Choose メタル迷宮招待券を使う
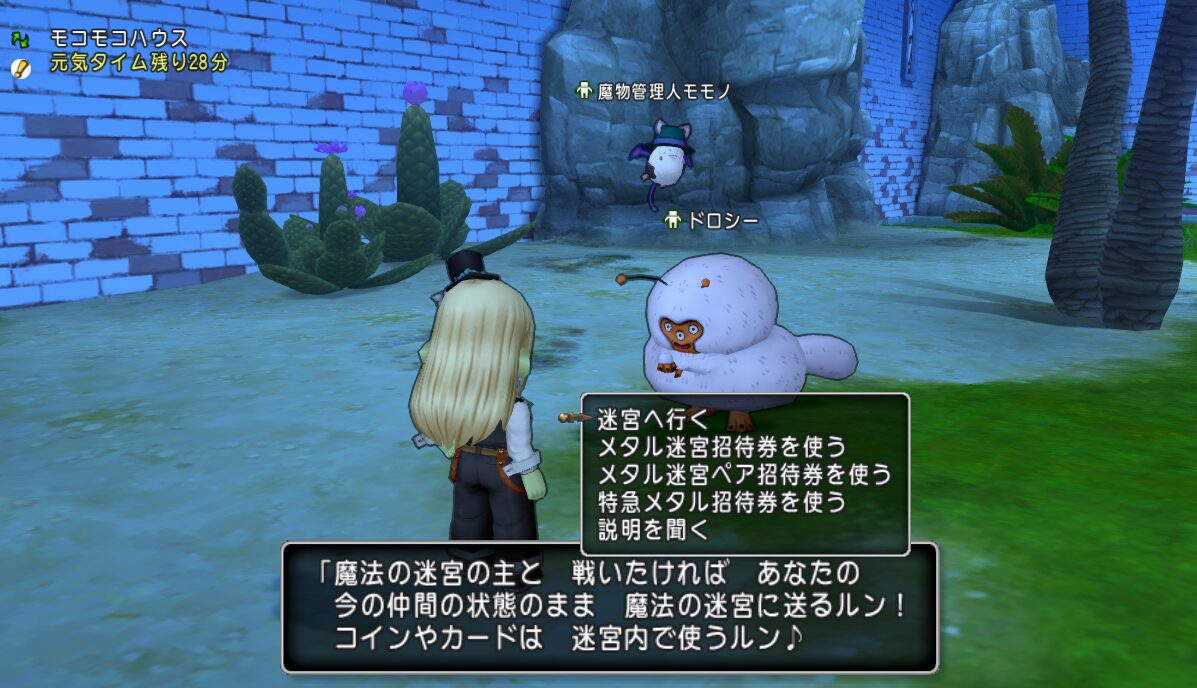Screen dimensions: 1197x688 point(720,446)
